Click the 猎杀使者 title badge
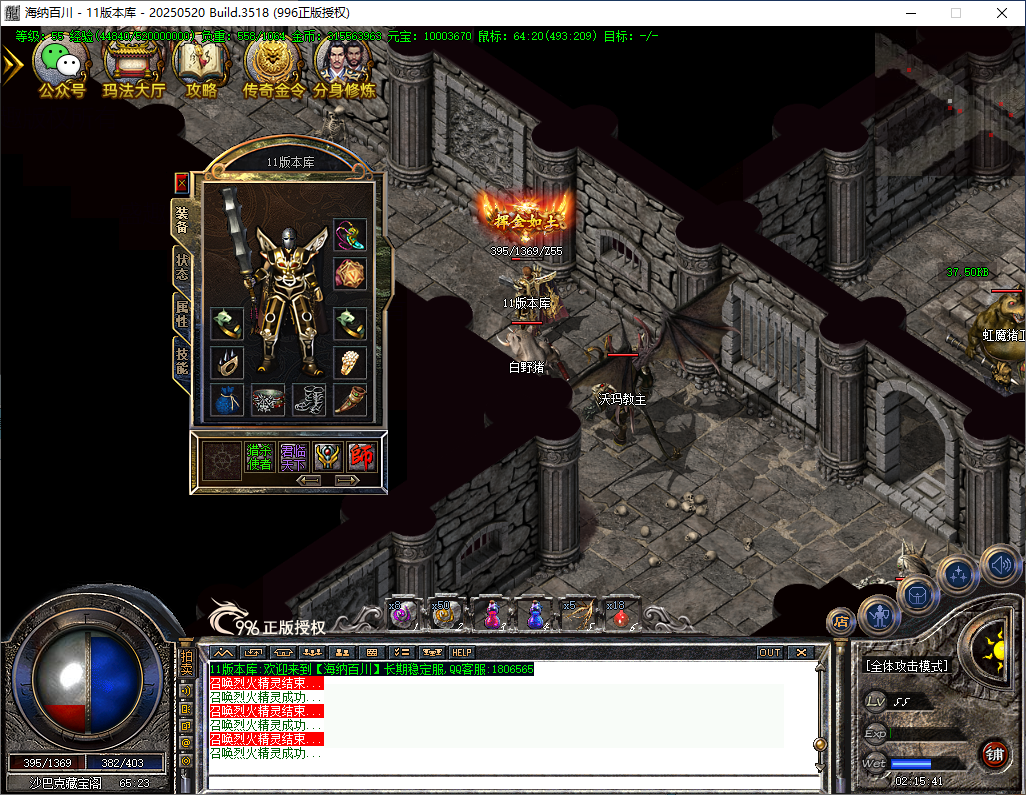This screenshot has height=795, width=1026. pyautogui.click(x=259, y=457)
